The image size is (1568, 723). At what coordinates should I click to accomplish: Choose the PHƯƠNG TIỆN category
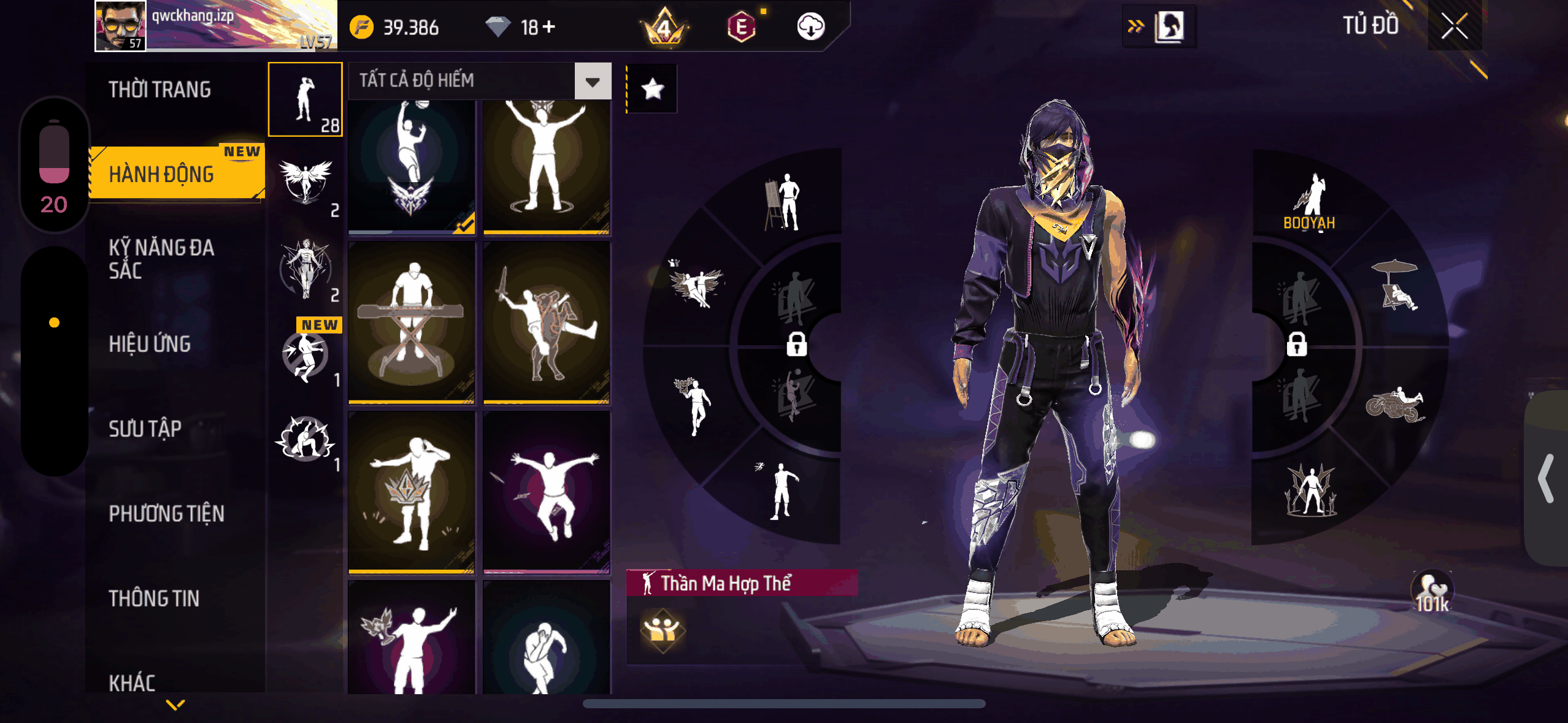[166, 513]
